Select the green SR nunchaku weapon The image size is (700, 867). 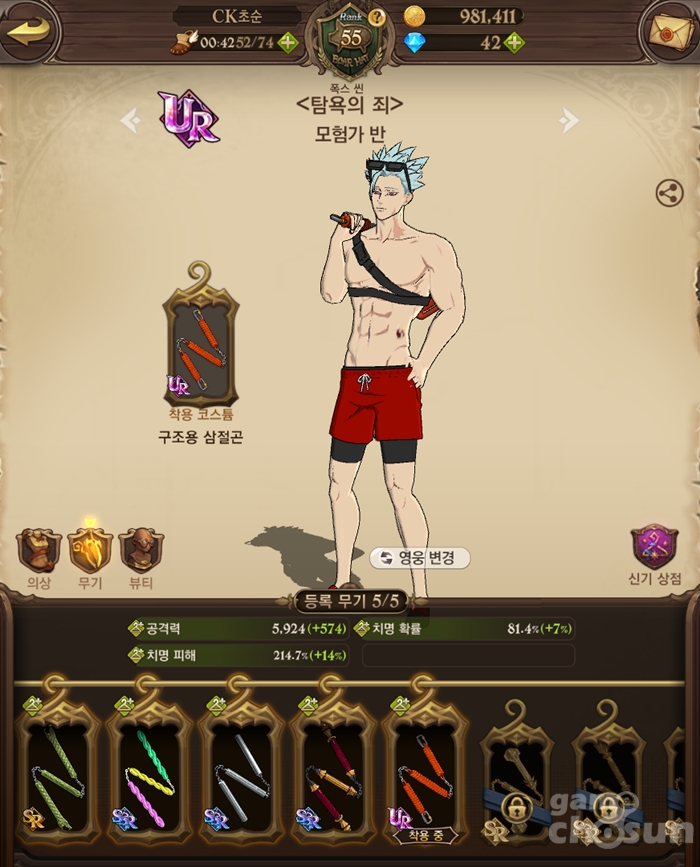56,770
